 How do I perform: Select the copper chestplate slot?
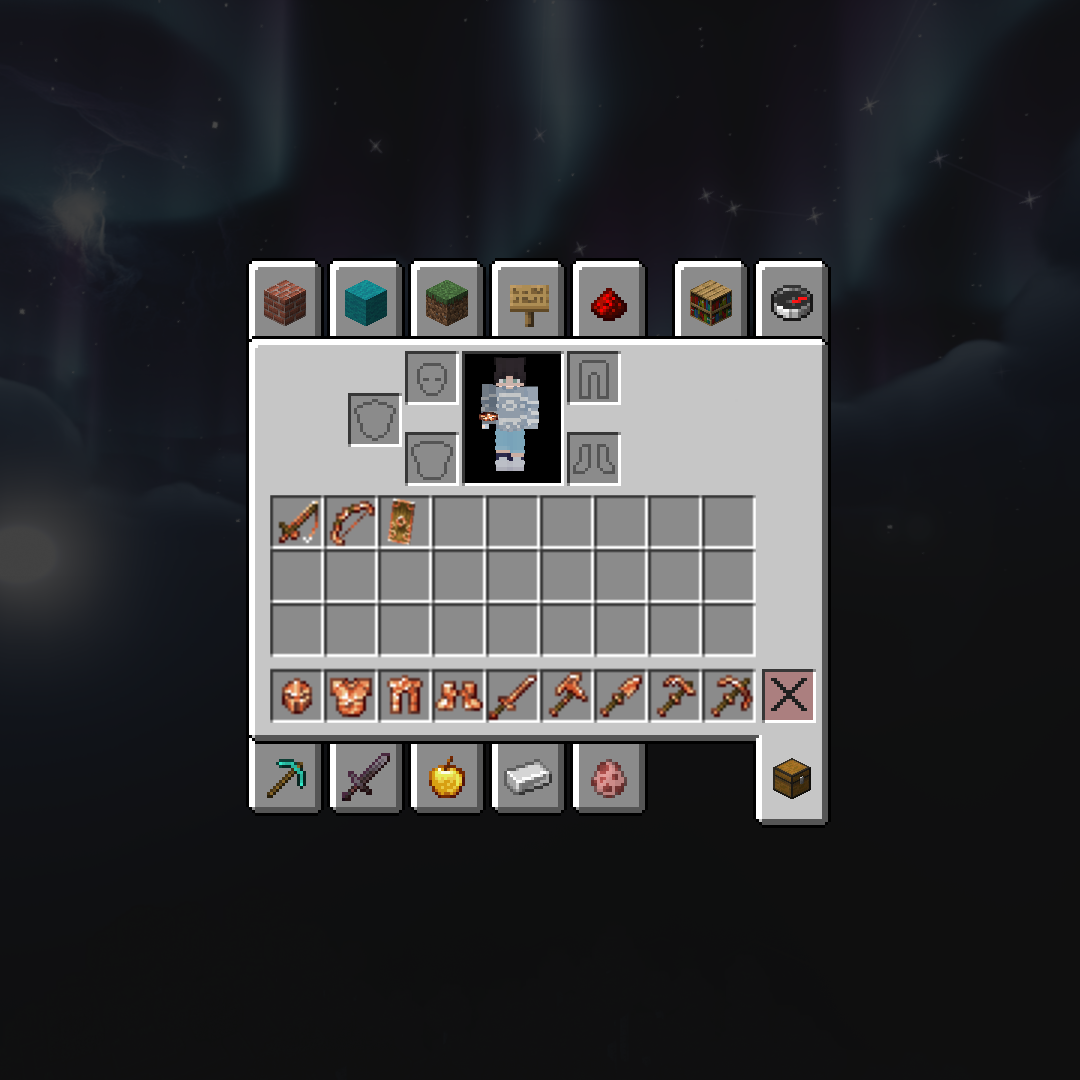click(351, 696)
